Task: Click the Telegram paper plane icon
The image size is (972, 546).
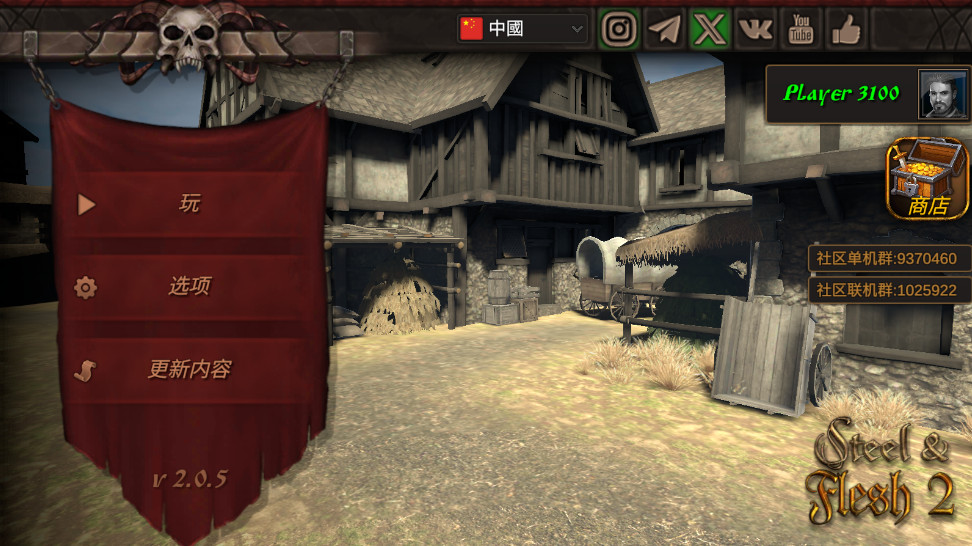Action: point(665,29)
